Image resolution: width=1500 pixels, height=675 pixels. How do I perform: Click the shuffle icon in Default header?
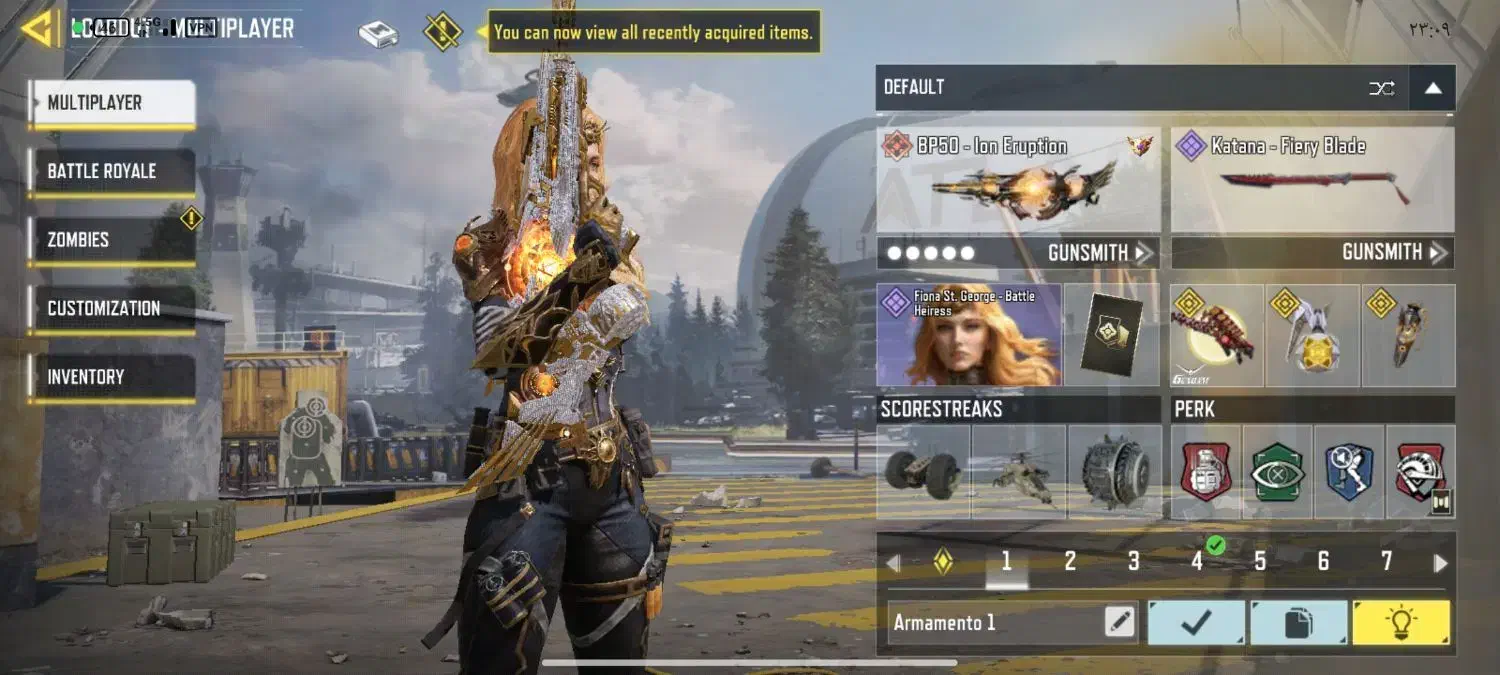pyautogui.click(x=1381, y=88)
